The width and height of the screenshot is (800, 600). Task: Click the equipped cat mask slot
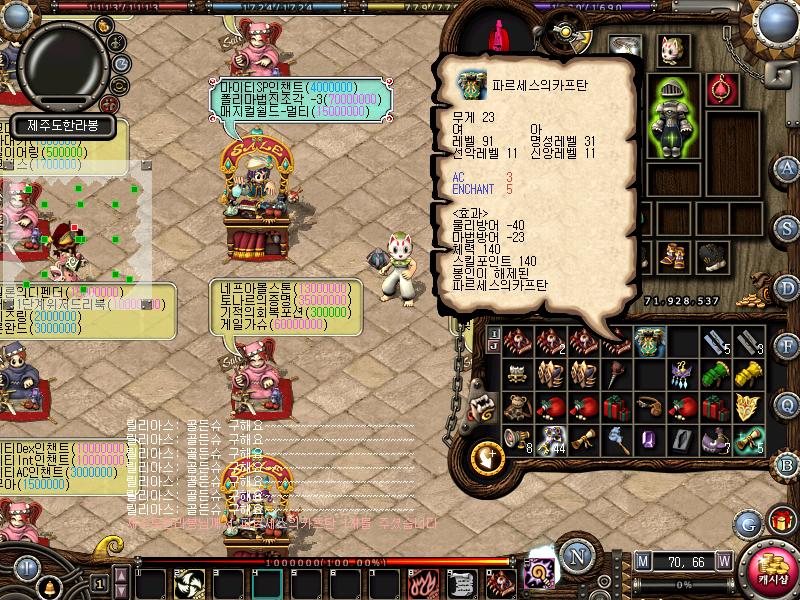671,51
